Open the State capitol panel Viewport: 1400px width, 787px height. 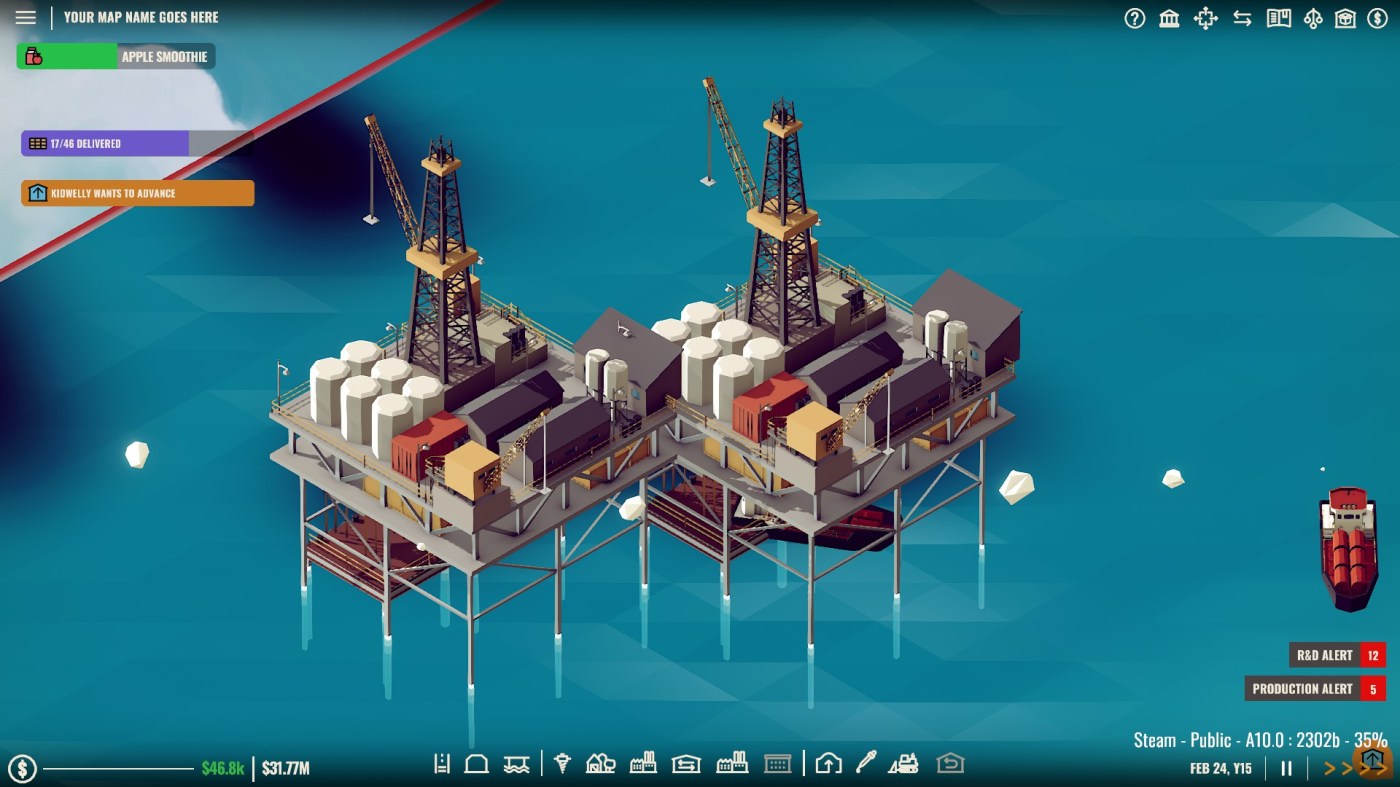click(1168, 18)
